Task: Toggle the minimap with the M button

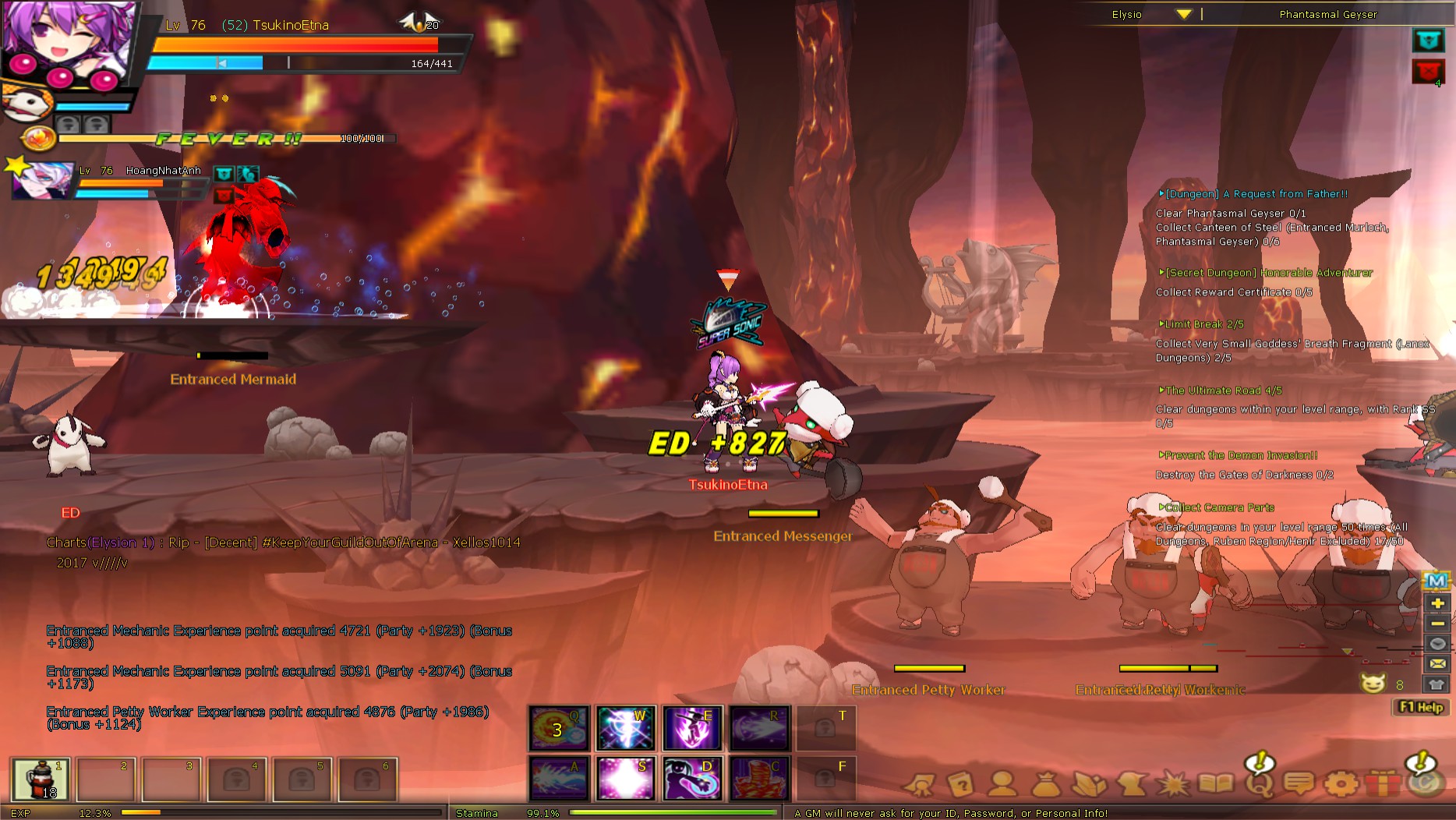Action: (x=1437, y=580)
